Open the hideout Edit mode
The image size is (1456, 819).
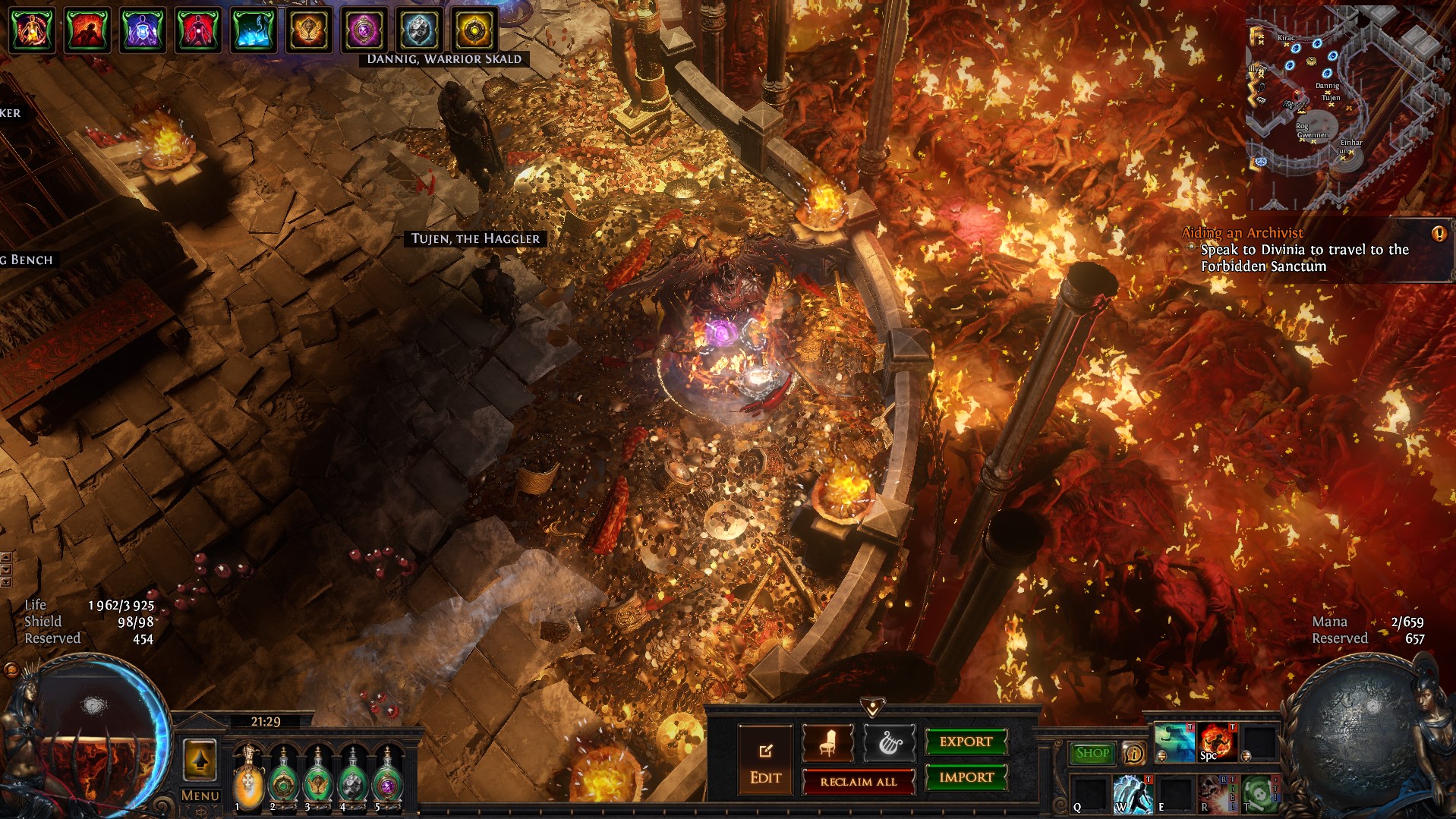(x=765, y=760)
